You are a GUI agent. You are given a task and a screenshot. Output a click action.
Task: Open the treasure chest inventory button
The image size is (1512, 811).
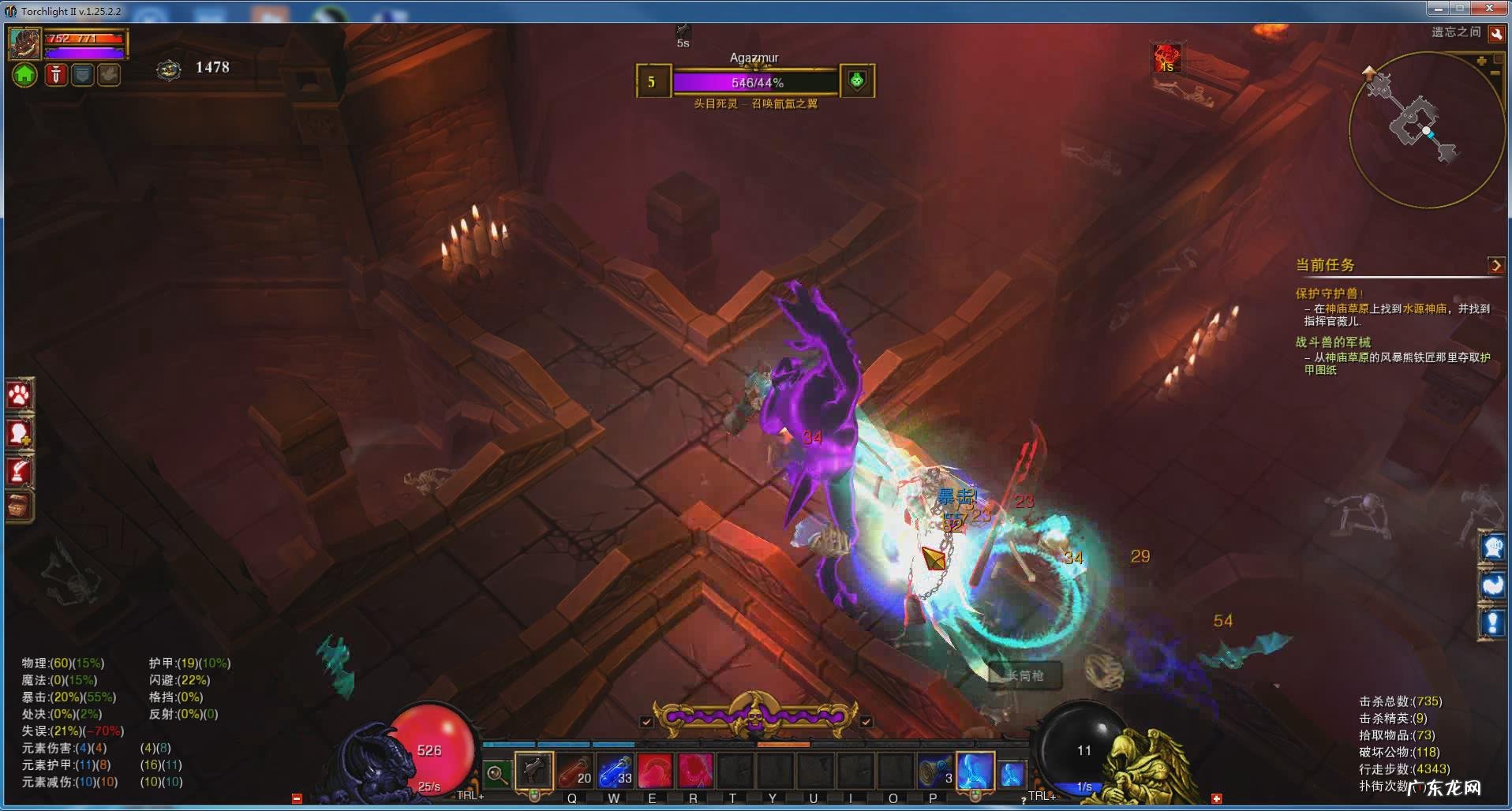pyautogui.click(x=19, y=506)
